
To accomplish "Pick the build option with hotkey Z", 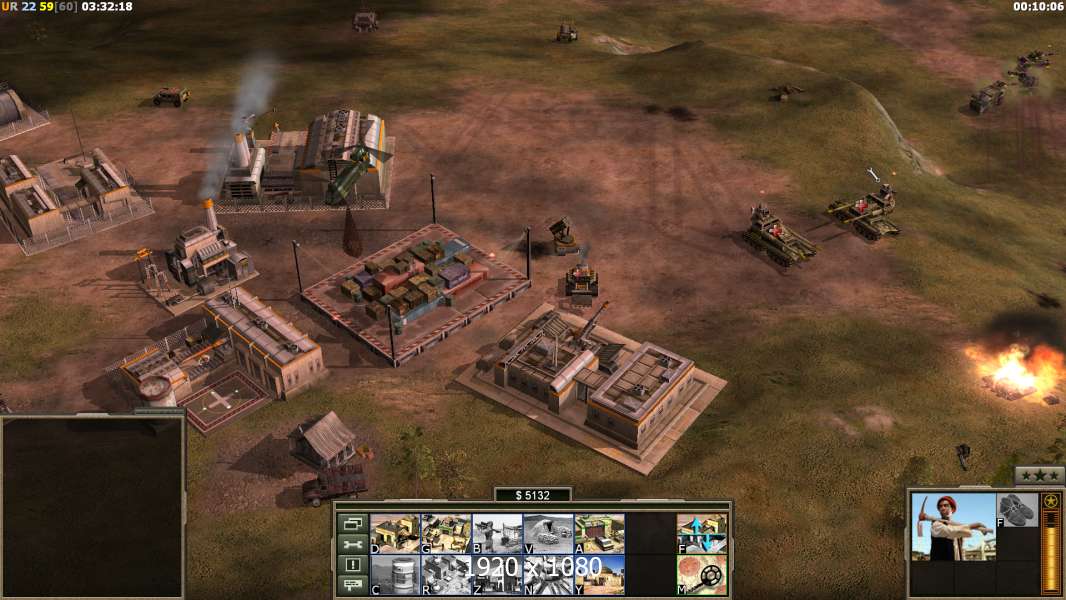I will pyautogui.click(x=497, y=575).
